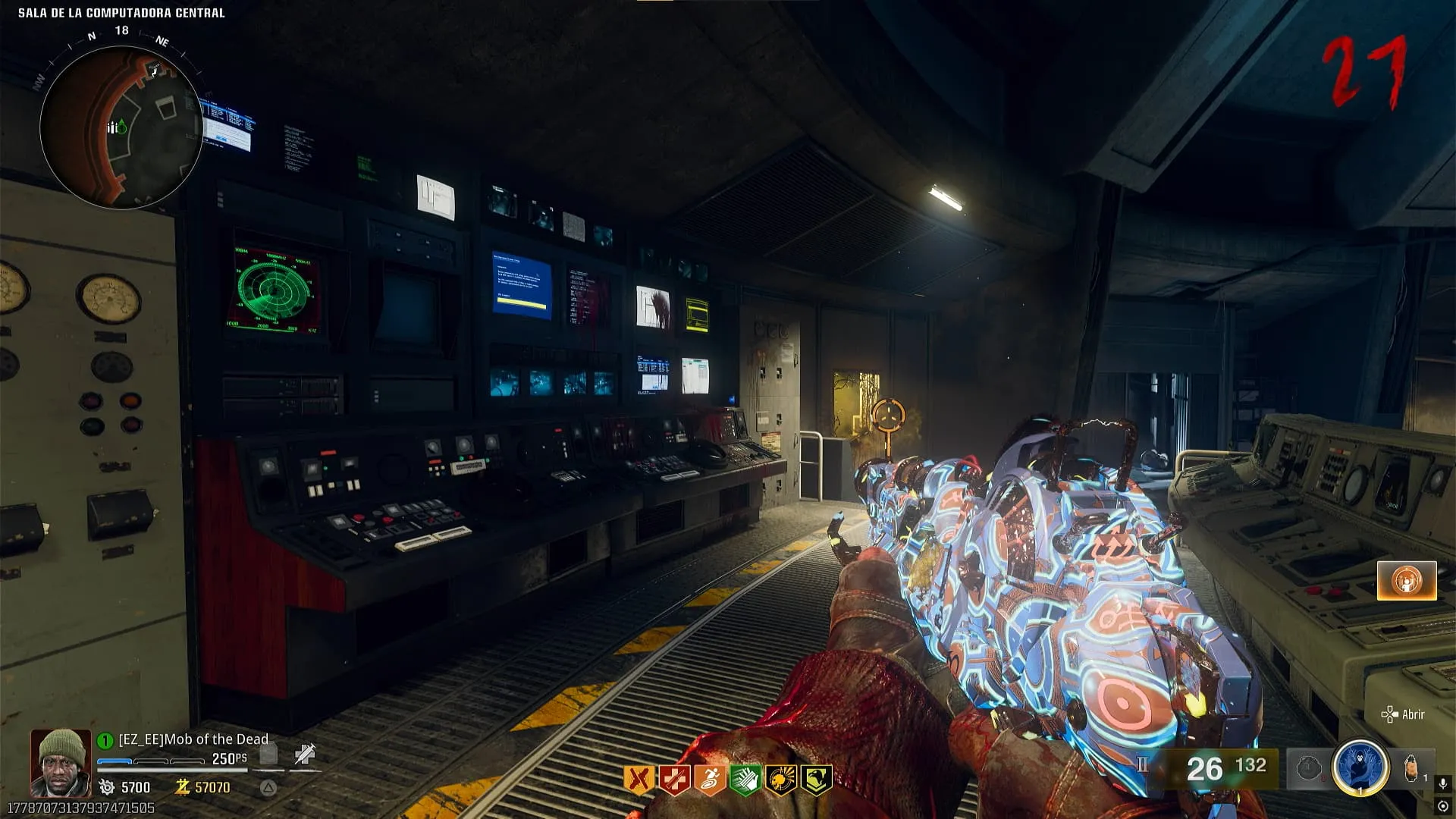Open the circular minimap
The width and height of the screenshot is (1456, 819).
(x=121, y=127)
